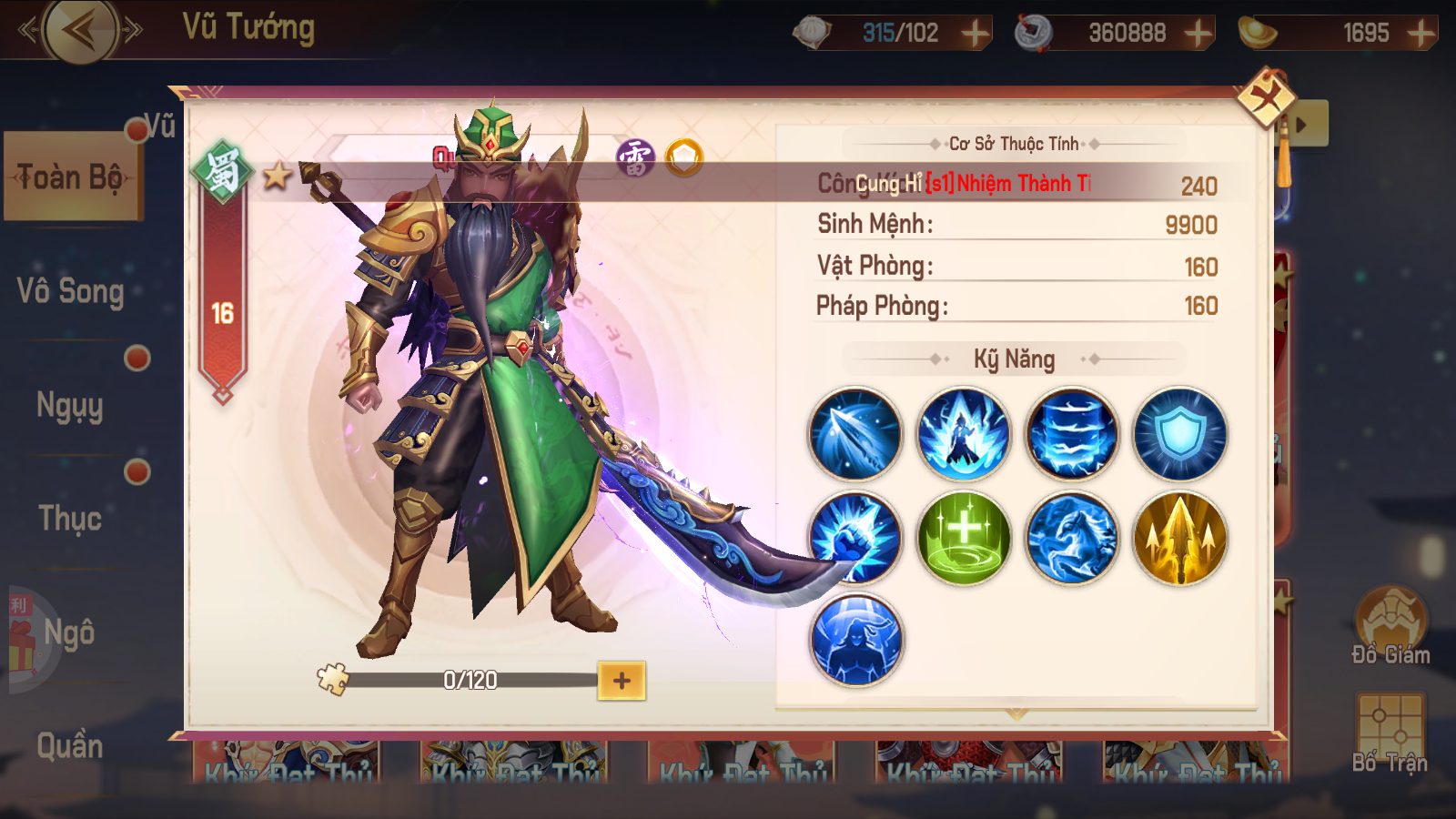The width and height of the screenshot is (1456, 819).
Task: Select the blue shield skill icon
Action: [x=1180, y=435]
